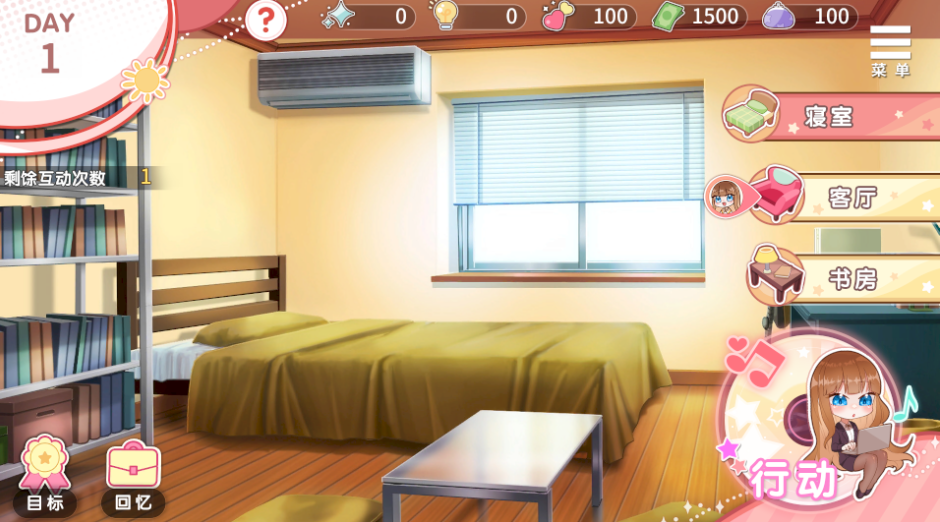Screen dimensions: 940x522
Task: Open the 菜单 hamburger menu
Action: click(890, 50)
